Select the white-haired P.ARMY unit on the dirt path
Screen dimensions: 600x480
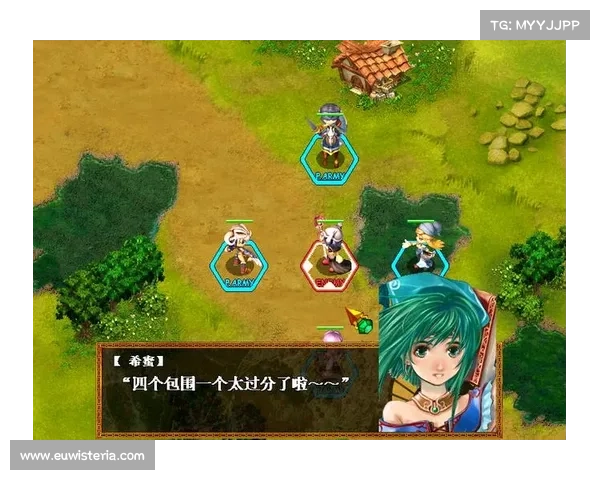point(238,253)
